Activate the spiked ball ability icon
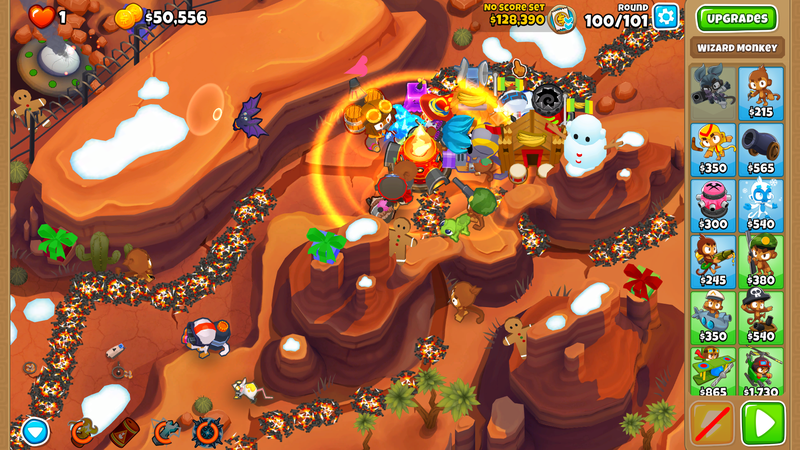This screenshot has width=800, height=450. (x=208, y=432)
